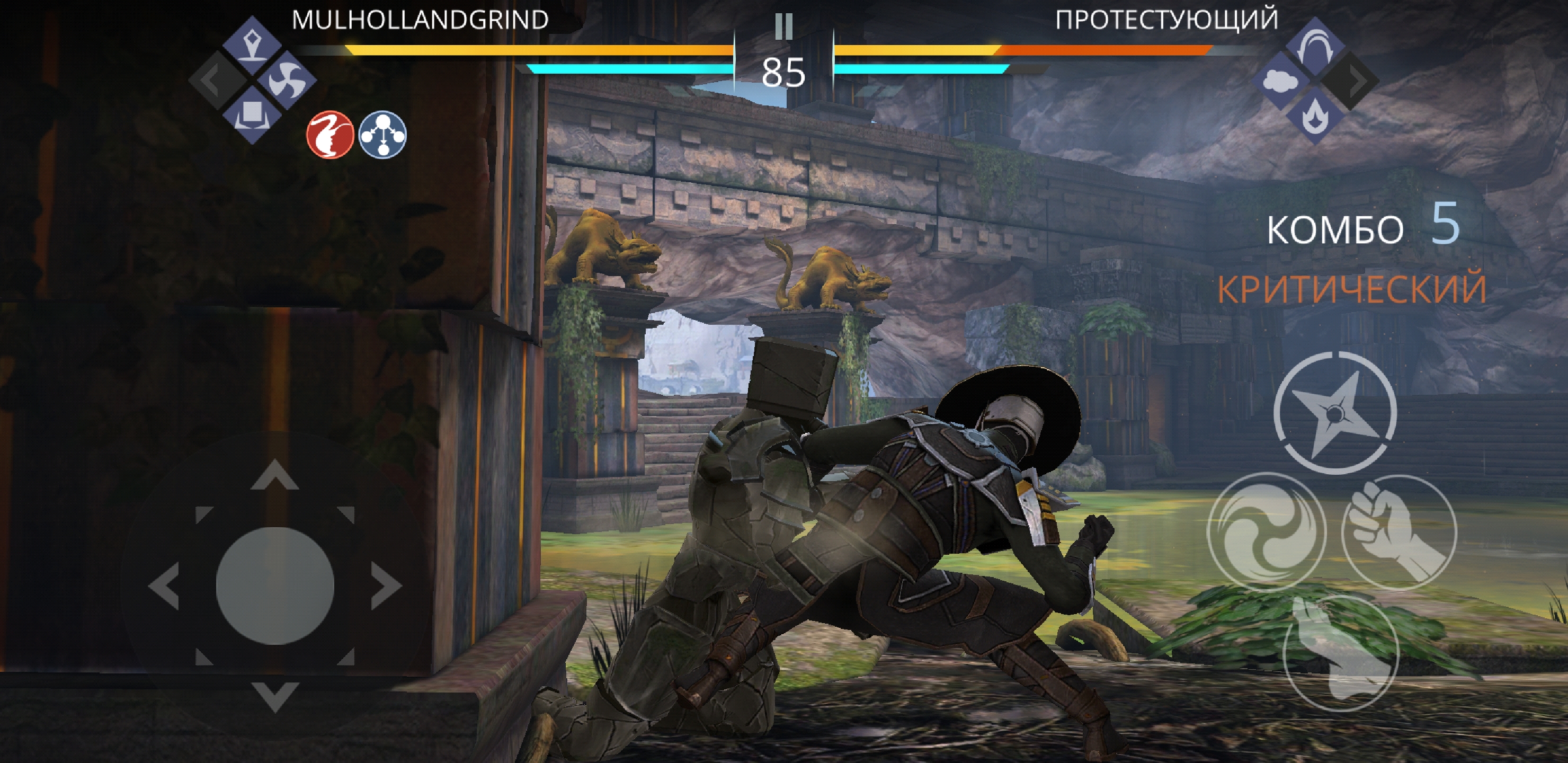The height and width of the screenshot is (763, 1568).
Task: Tap the player's pinwheel shadow ability diamond
Action: coord(286,80)
